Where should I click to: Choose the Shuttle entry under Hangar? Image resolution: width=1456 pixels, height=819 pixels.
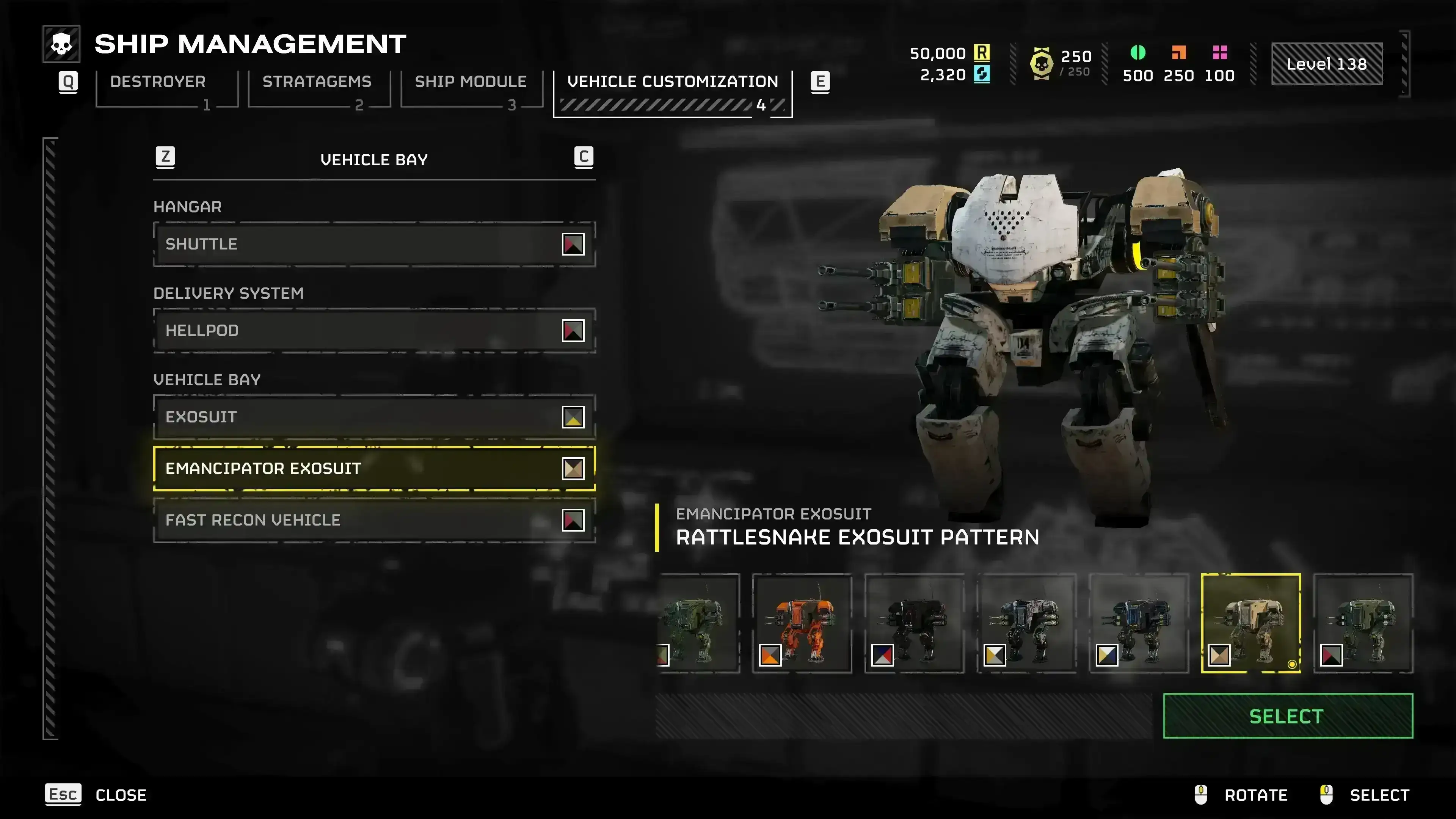pyautogui.click(x=373, y=244)
